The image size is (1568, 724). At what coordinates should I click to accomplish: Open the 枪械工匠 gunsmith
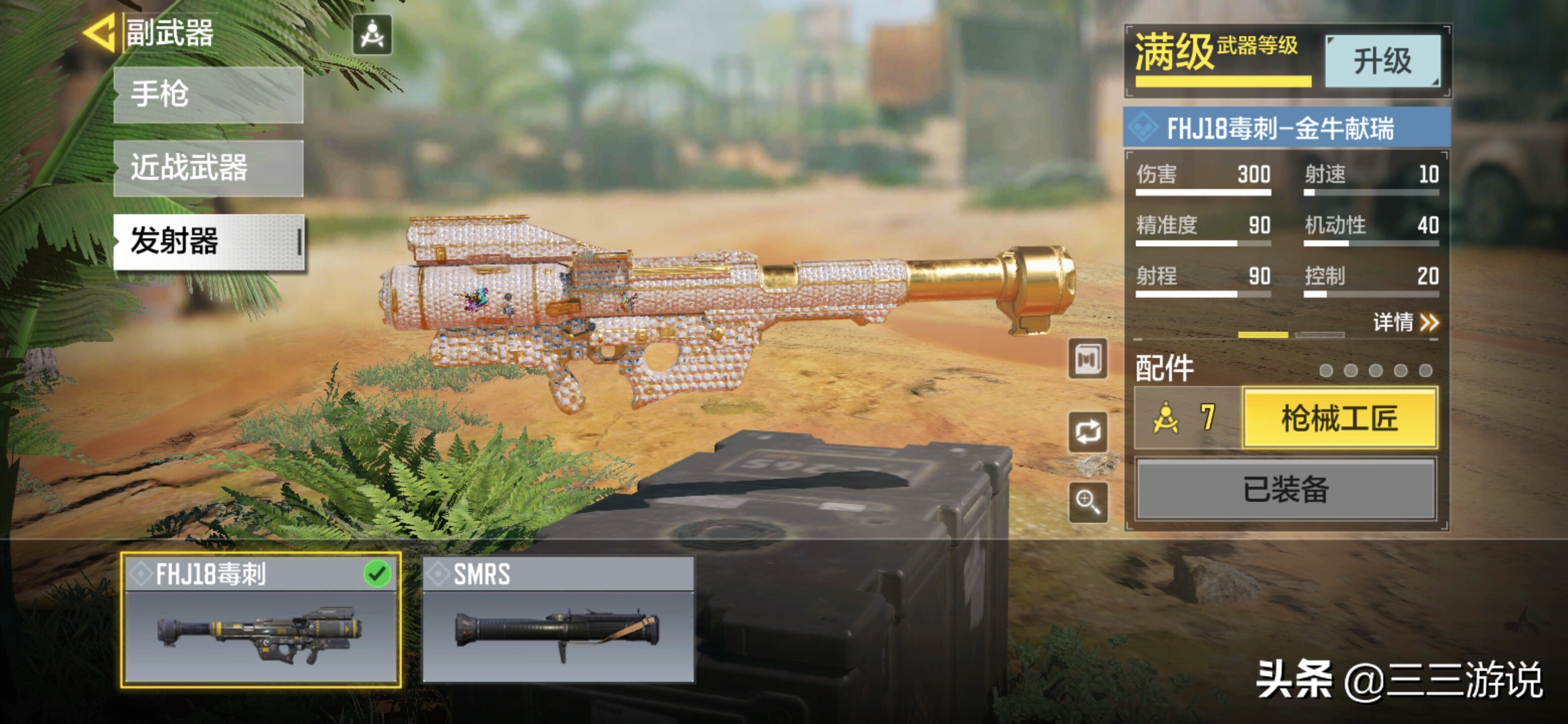point(1339,418)
